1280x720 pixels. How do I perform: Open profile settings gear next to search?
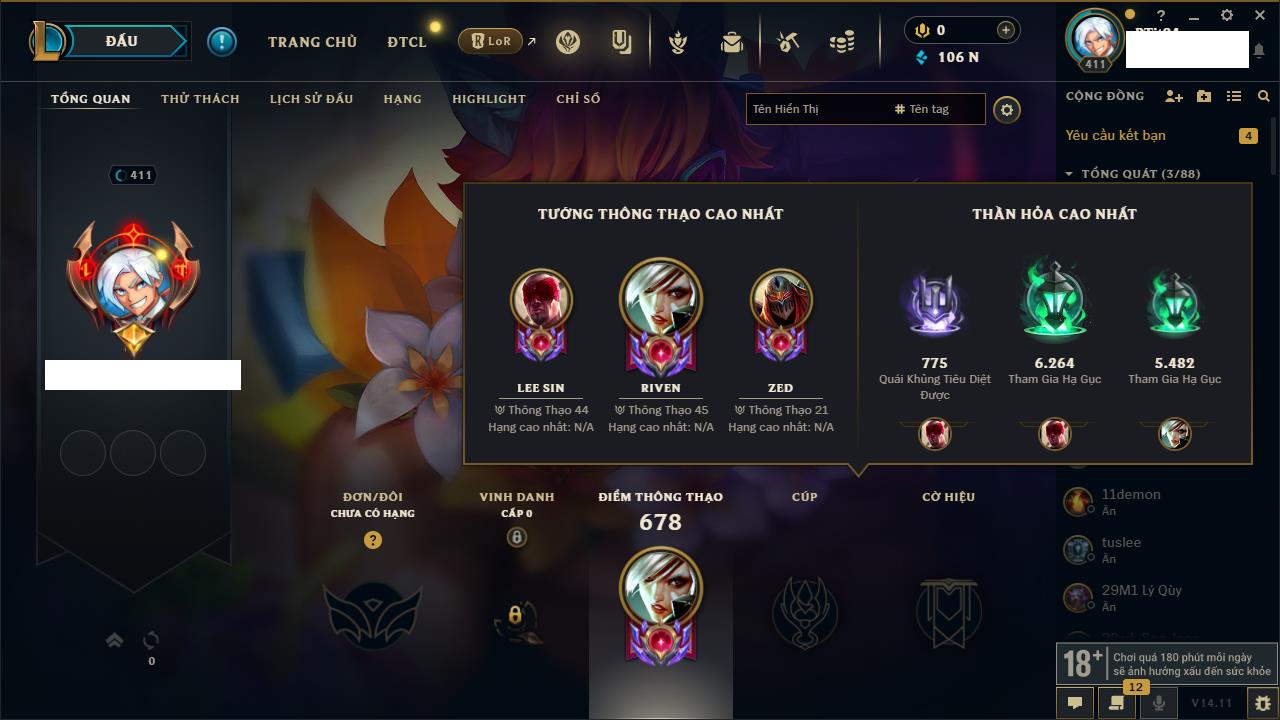[1007, 110]
